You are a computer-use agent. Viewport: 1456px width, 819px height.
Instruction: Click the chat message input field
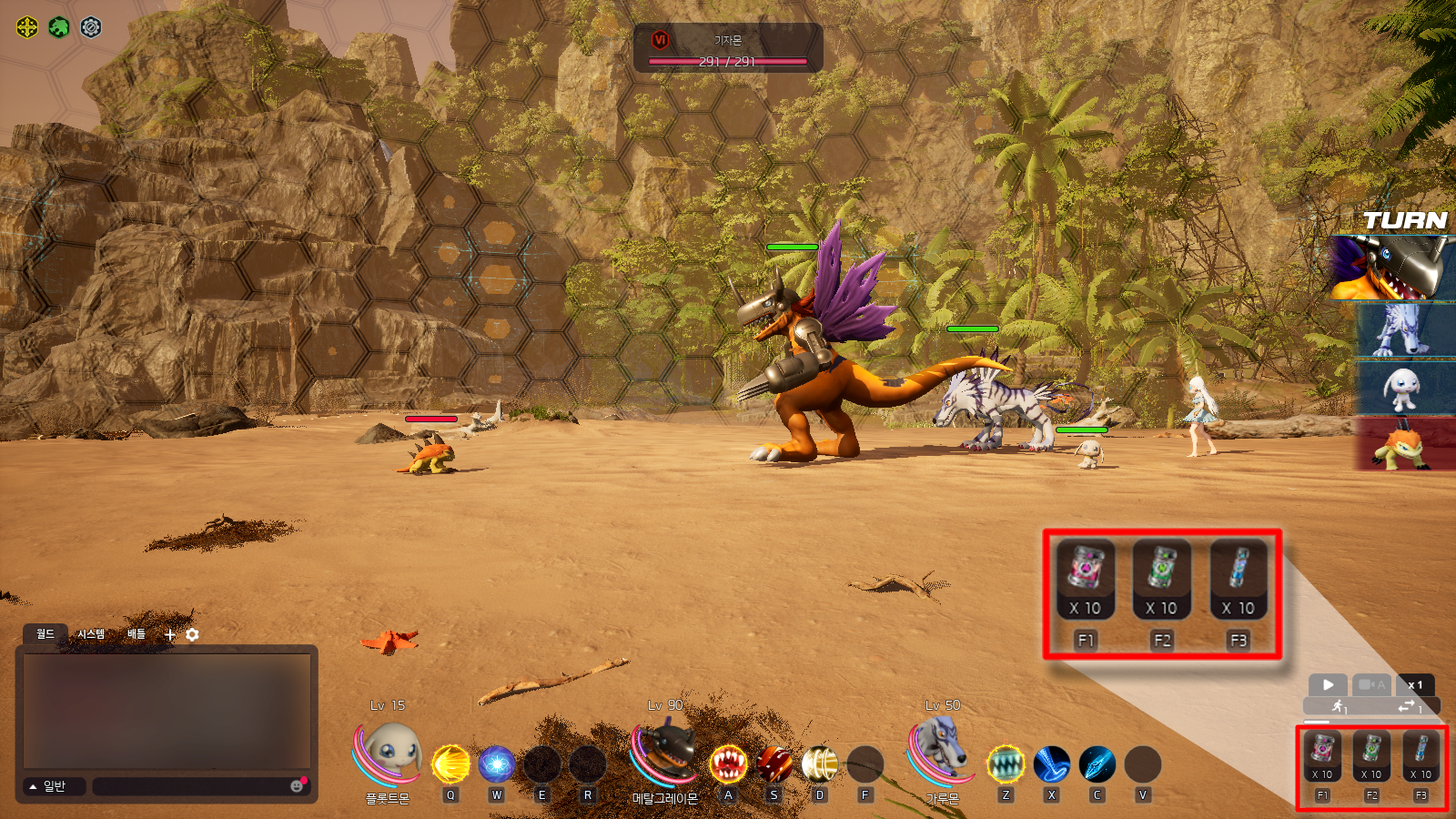[x=191, y=786]
